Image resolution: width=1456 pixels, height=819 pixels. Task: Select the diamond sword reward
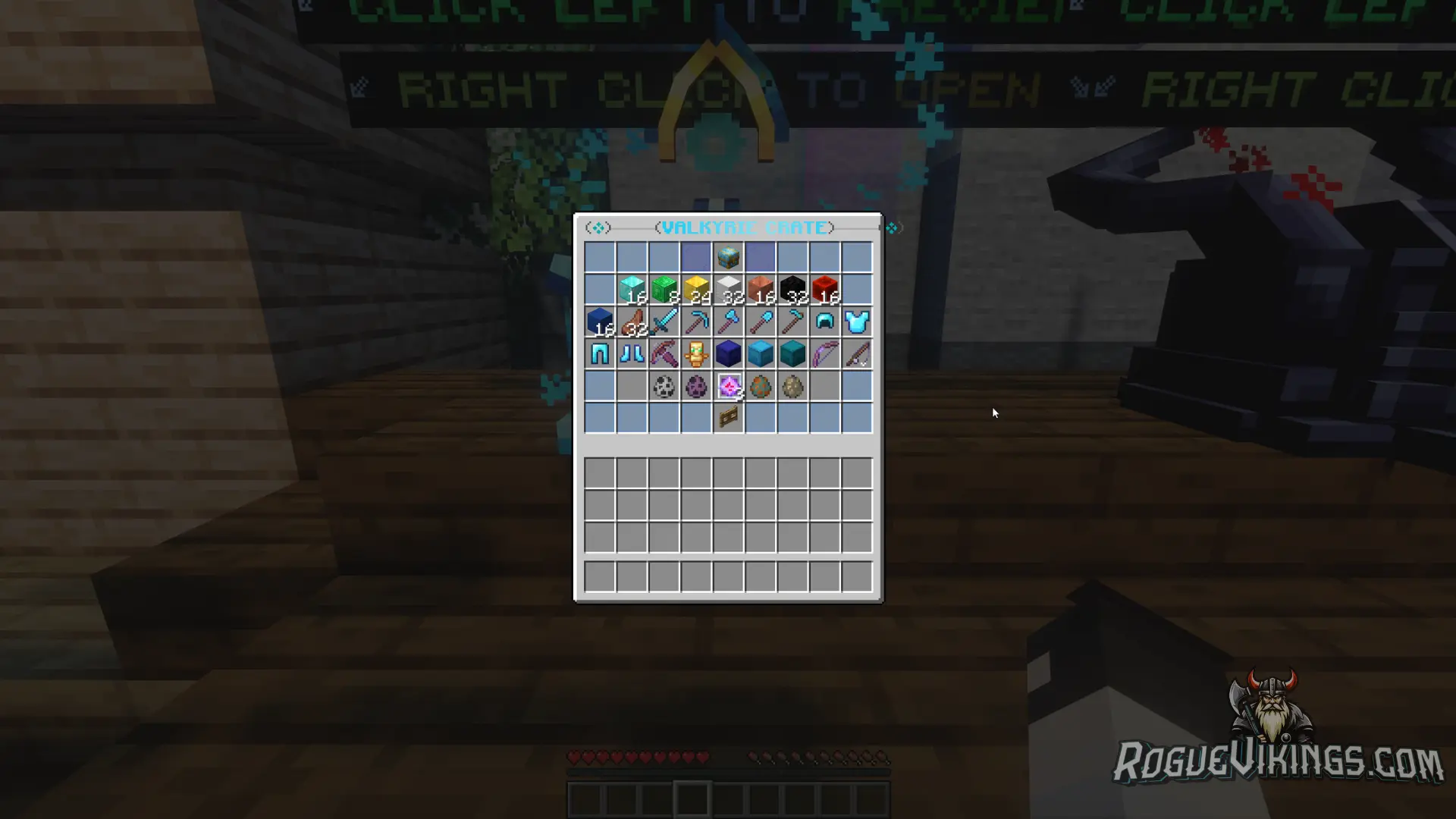pos(664,321)
